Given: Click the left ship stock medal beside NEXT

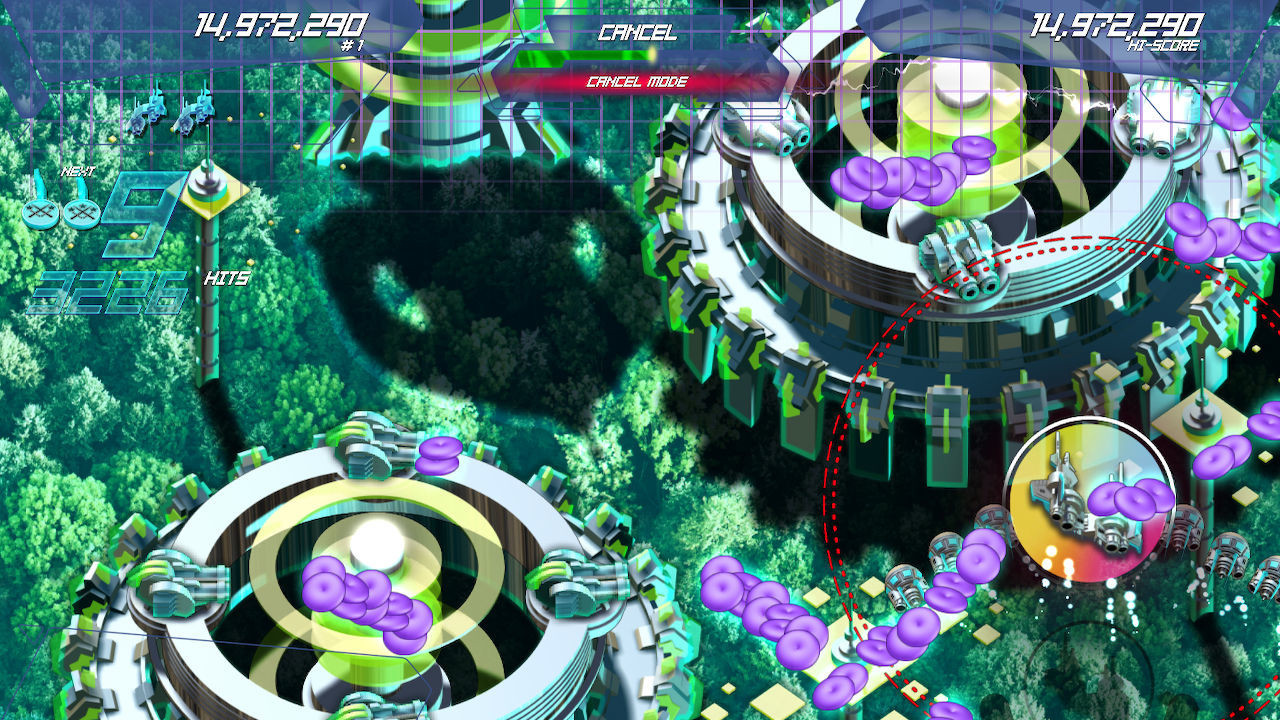Looking at the screenshot, I should pos(41,214).
